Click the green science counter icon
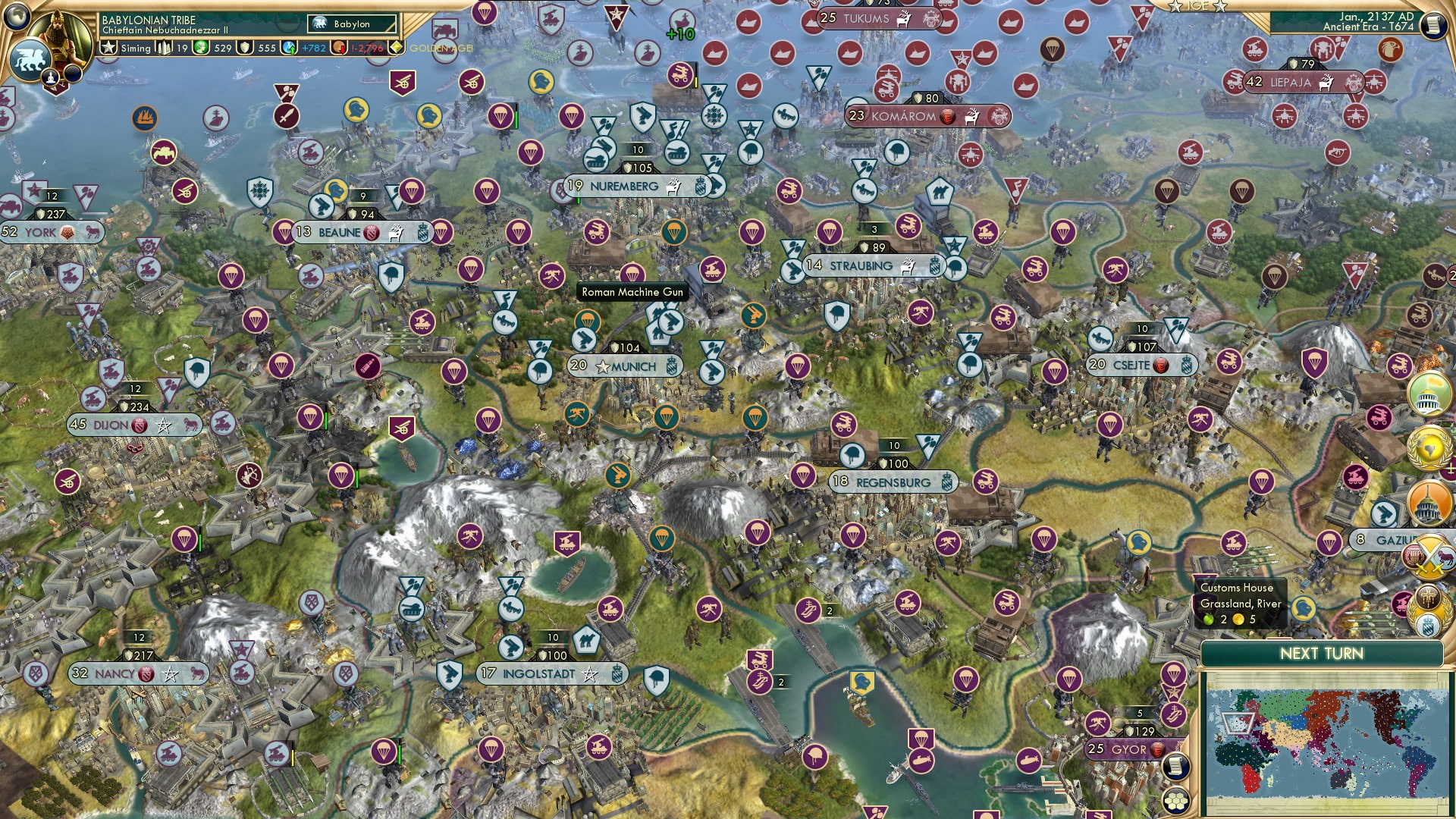The width and height of the screenshot is (1456, 819). (x=202, y=47)
